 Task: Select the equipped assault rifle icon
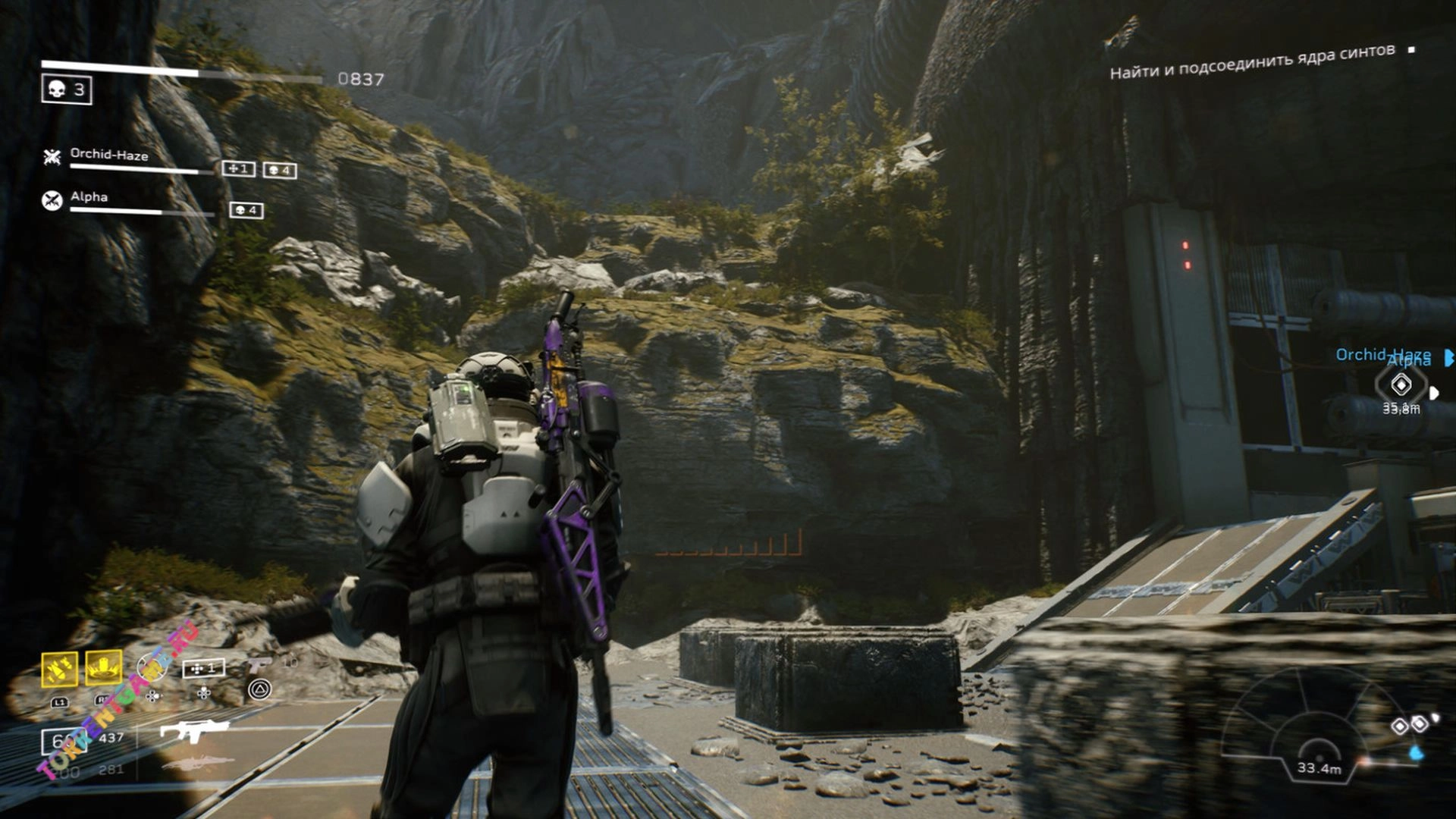tap(193, 731)
